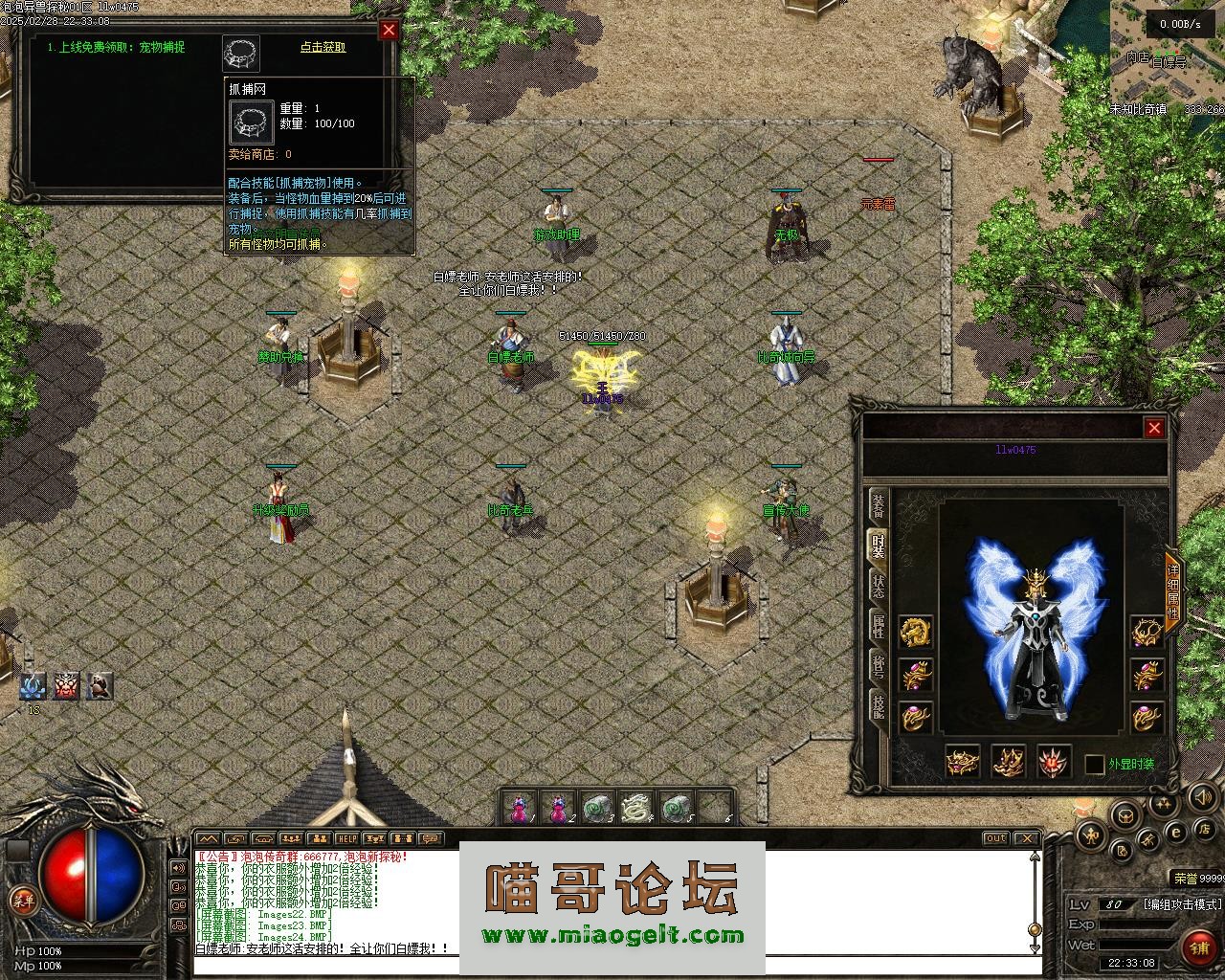The height and width of the screenshot is (980, 1225).
Task: Open the 店 store round button
Action: (1206, 828)
